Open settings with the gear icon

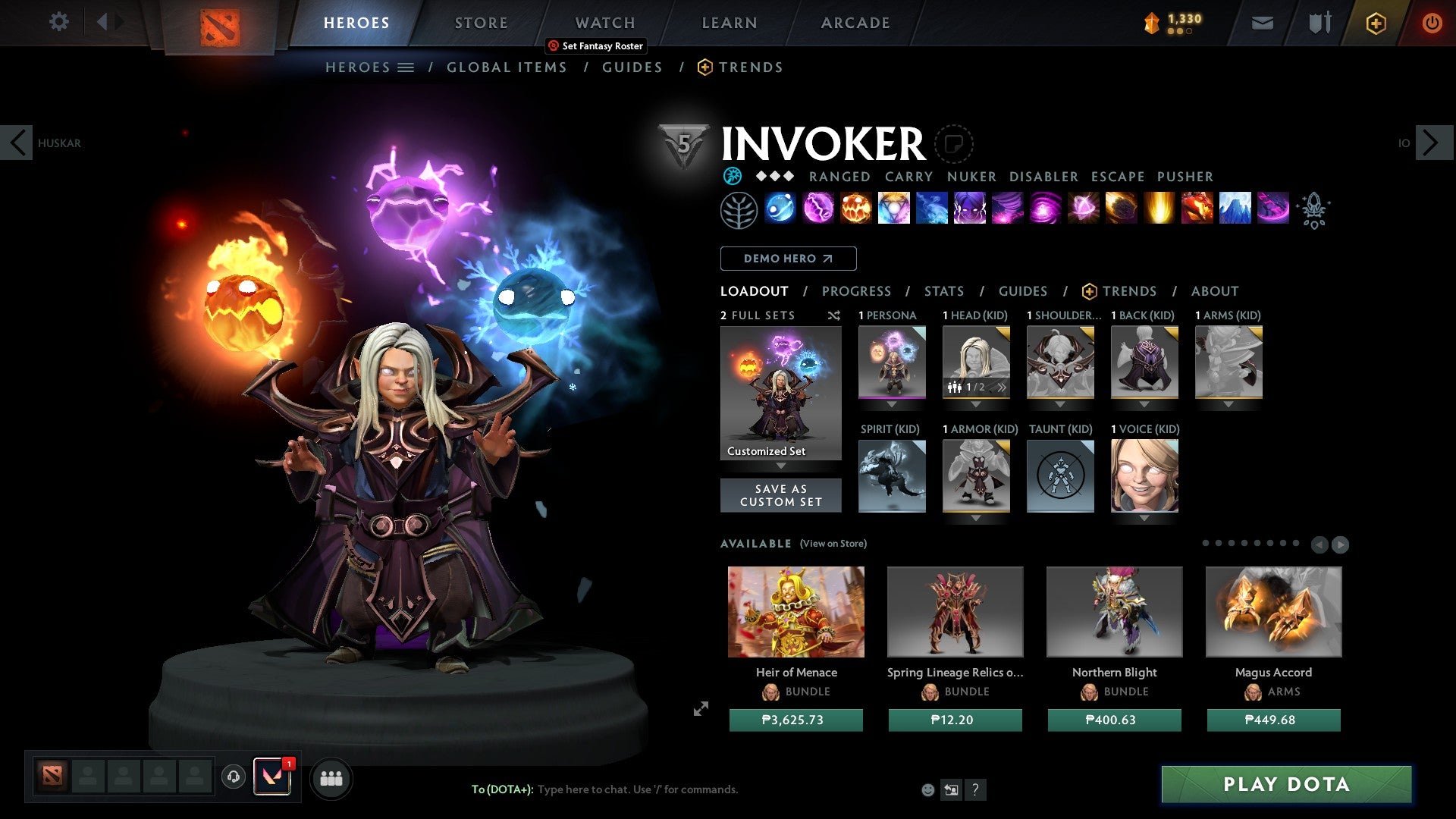tap(59, 21)
